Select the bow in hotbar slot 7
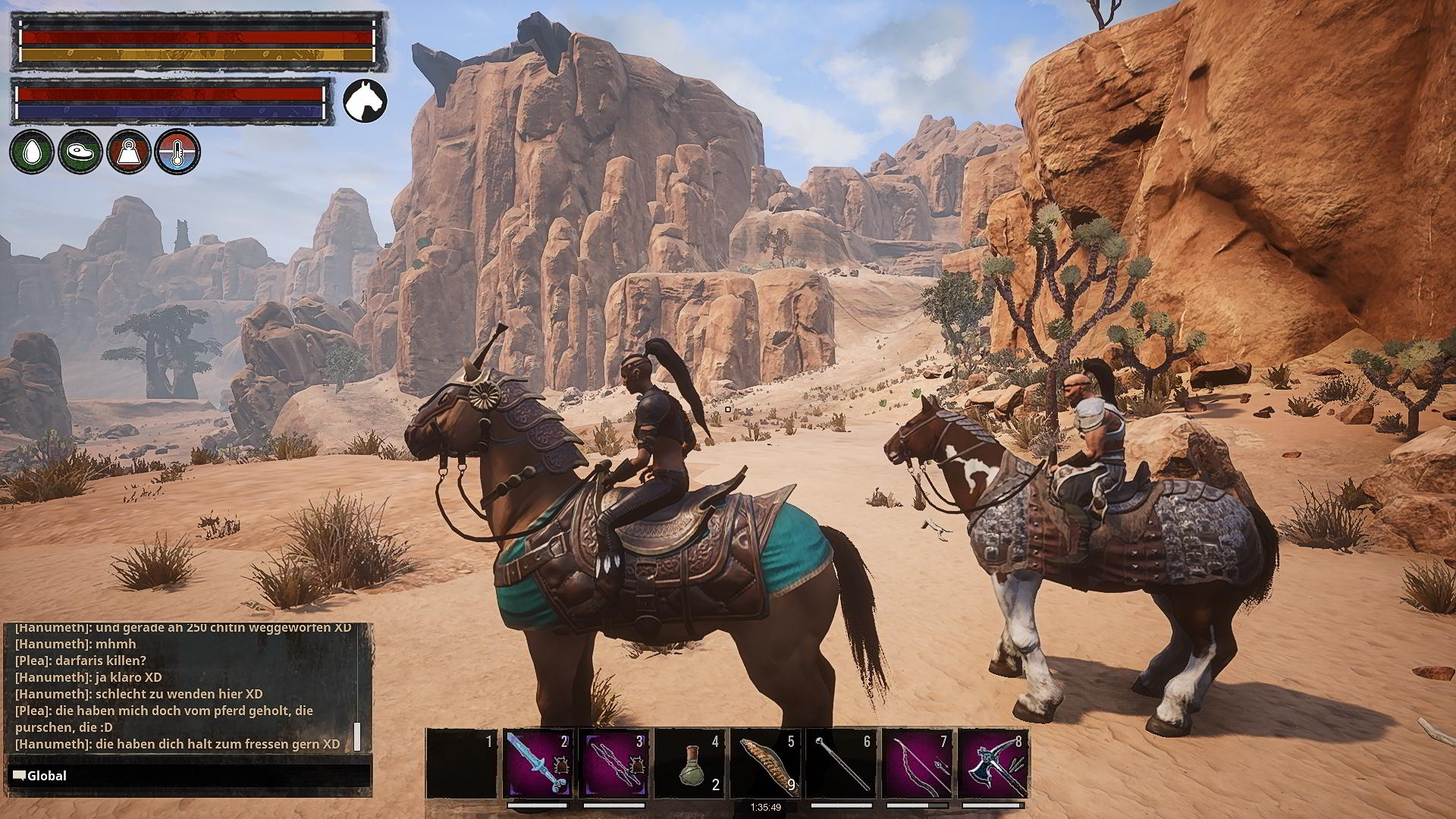 pos(918,763)
